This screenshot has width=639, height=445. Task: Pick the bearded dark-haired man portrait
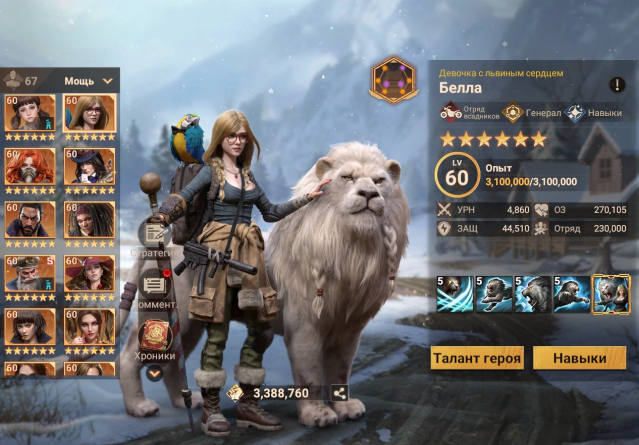[30, 220]
